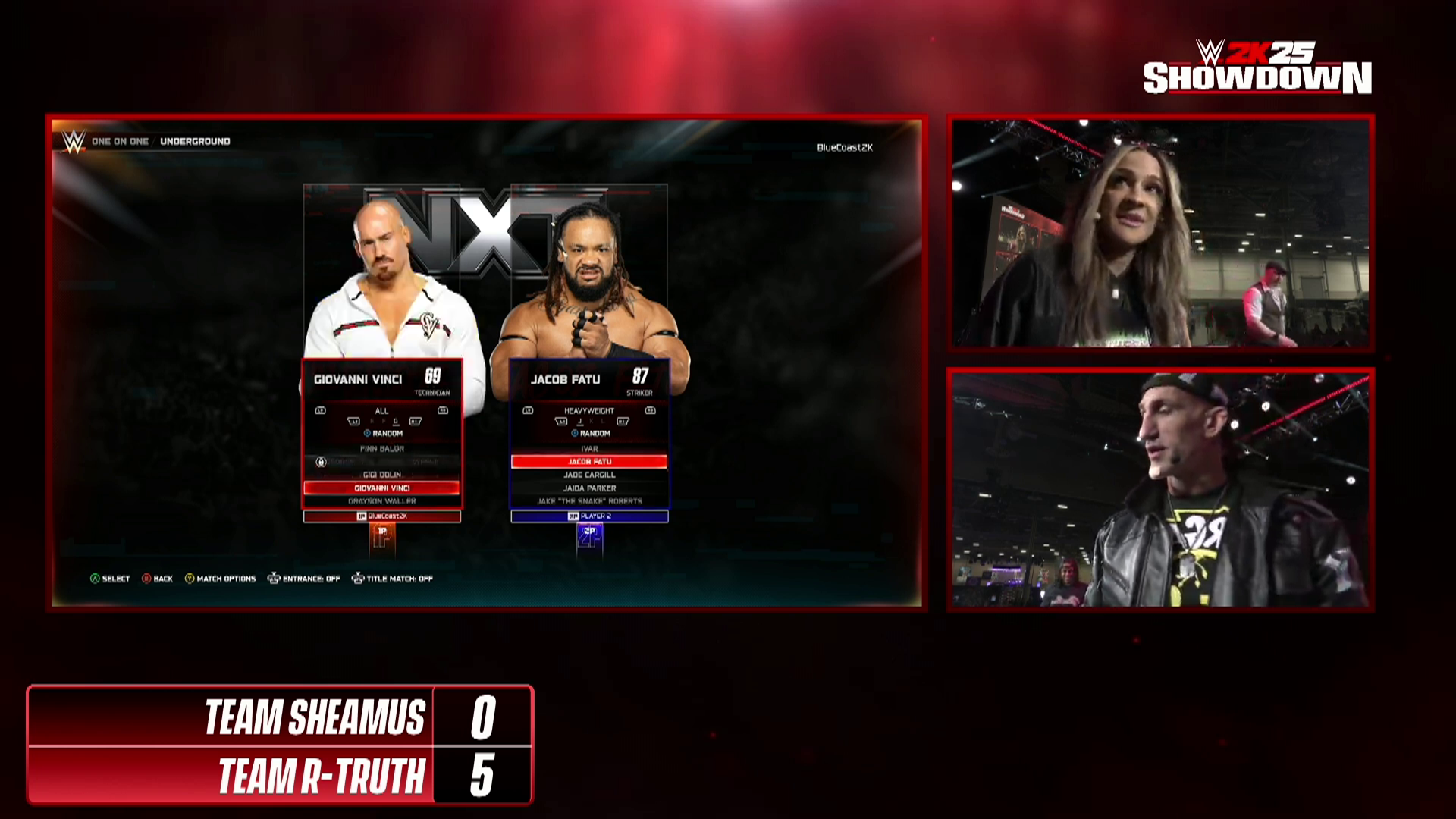Select Jake "The Snake" Roberts list row
The image size is (1456, 819).
(x=589, y=501)
